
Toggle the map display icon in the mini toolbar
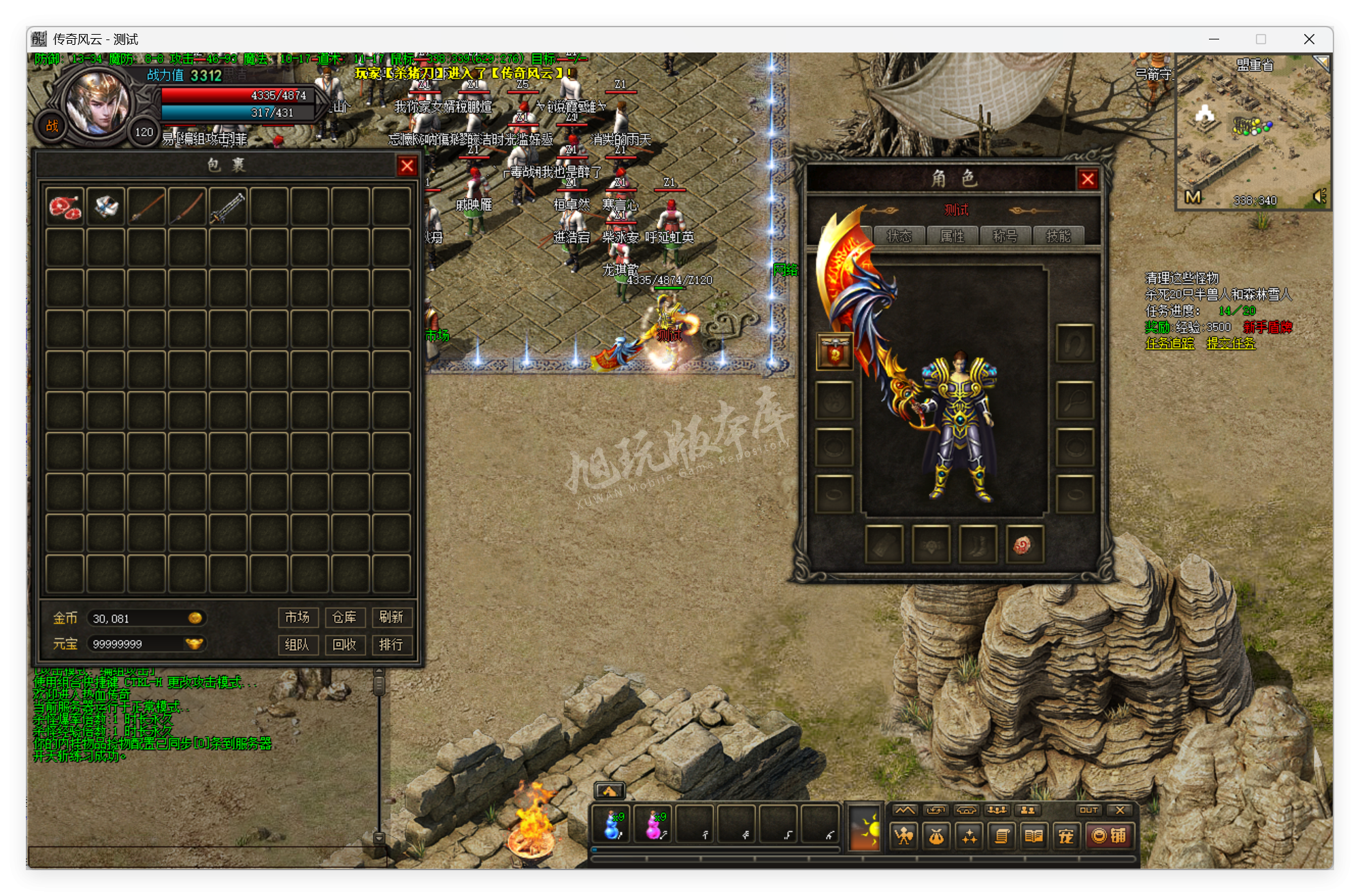905,811
